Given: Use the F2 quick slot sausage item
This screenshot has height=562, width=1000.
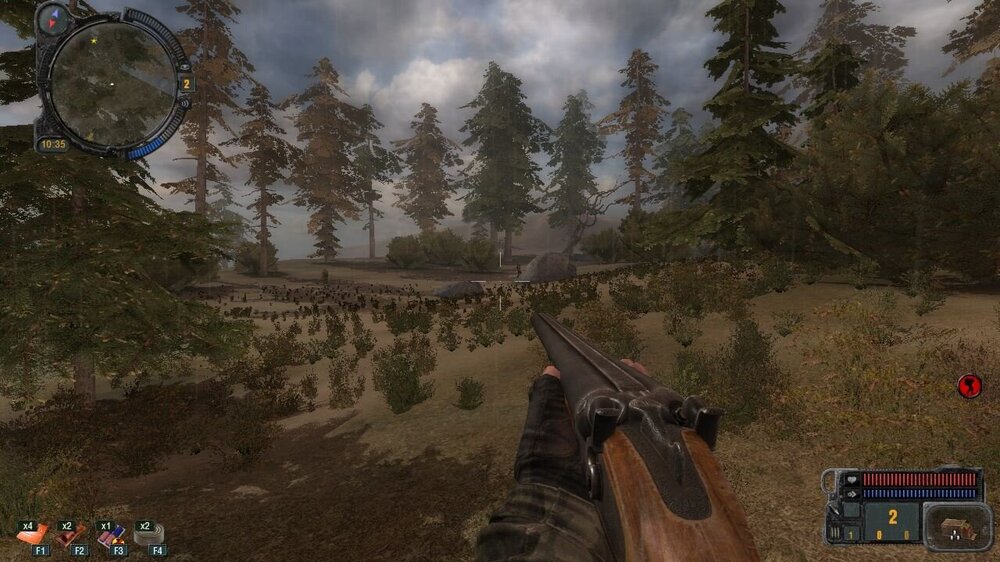Looking at the screenshot, I should [72, 535].
